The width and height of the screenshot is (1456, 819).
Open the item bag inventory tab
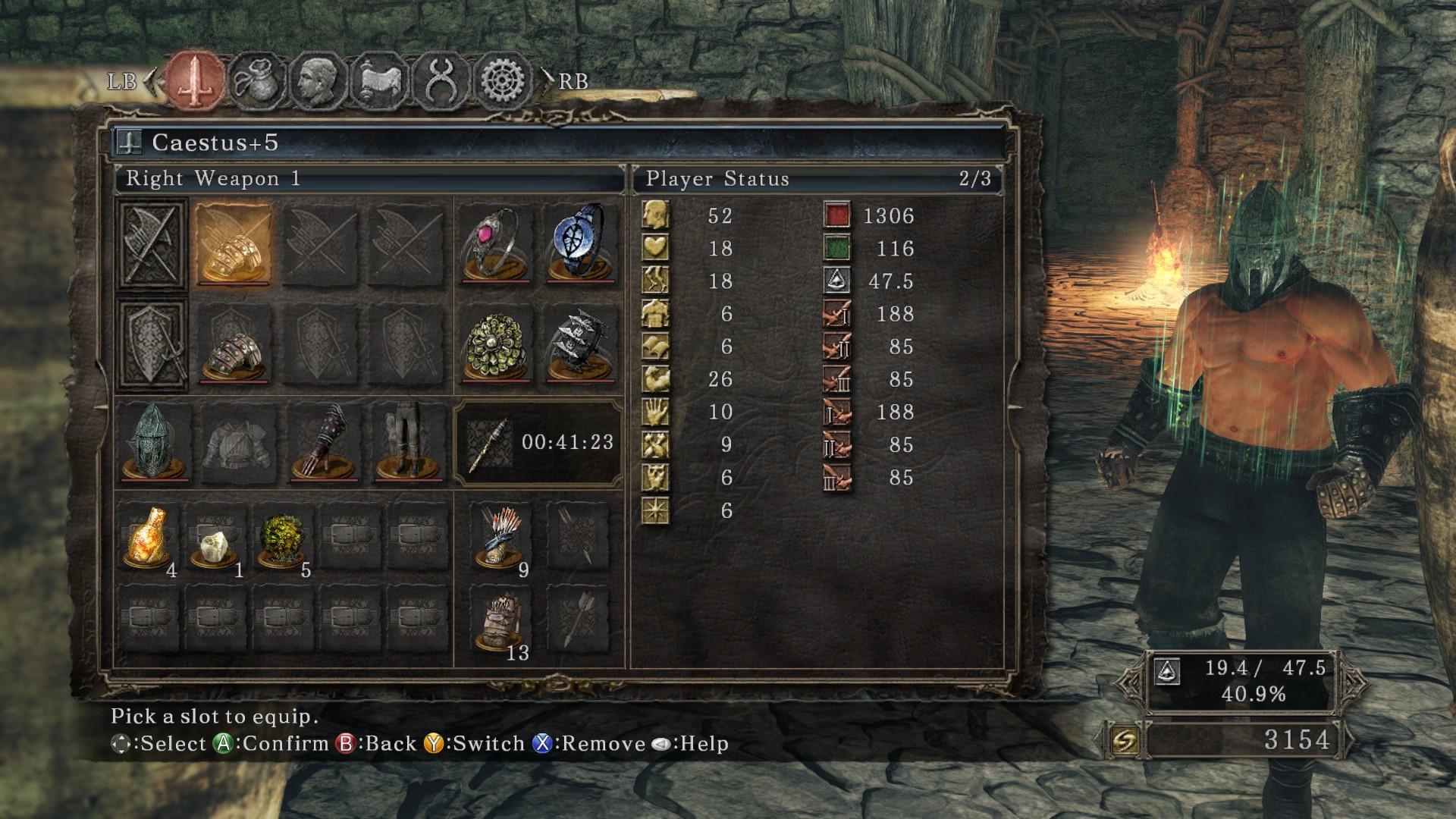click(x=257, y=80)
